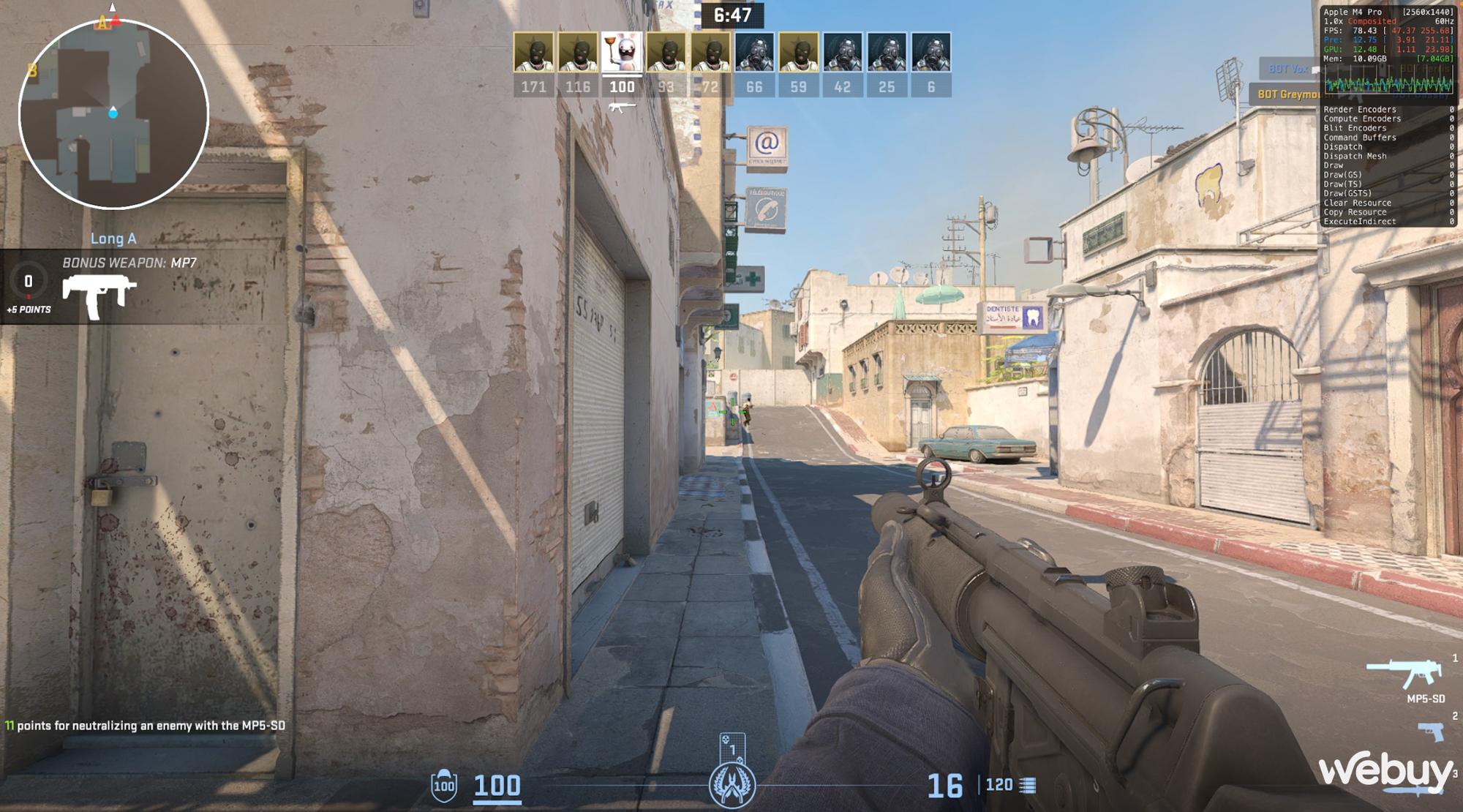Choose the pistol in the weapon list
Image resolution: width=1463 pixels, height=812 pixels.
1432,731
